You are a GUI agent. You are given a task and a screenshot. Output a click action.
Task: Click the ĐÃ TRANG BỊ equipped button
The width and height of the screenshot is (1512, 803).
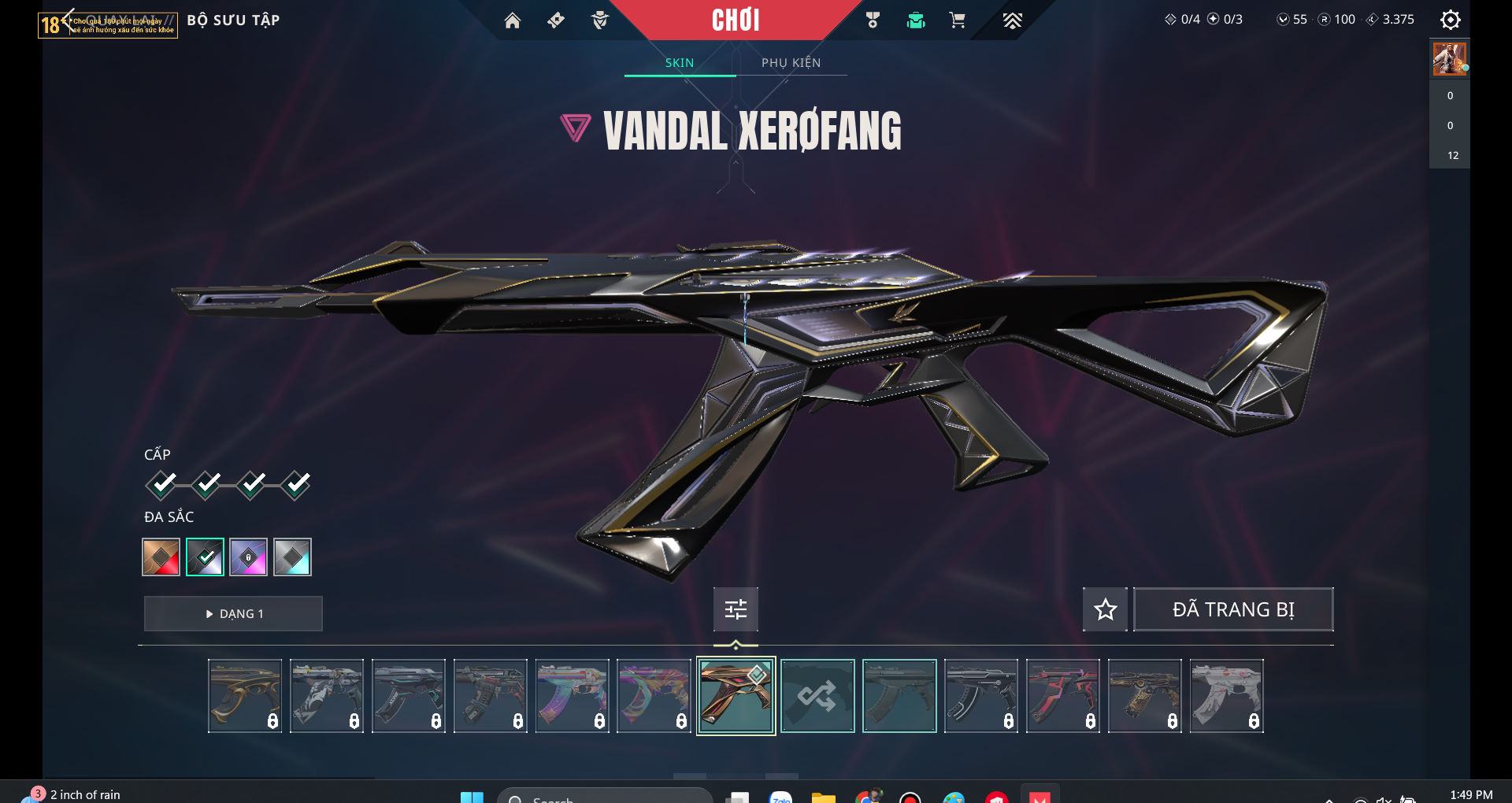tap(1233, 609)
